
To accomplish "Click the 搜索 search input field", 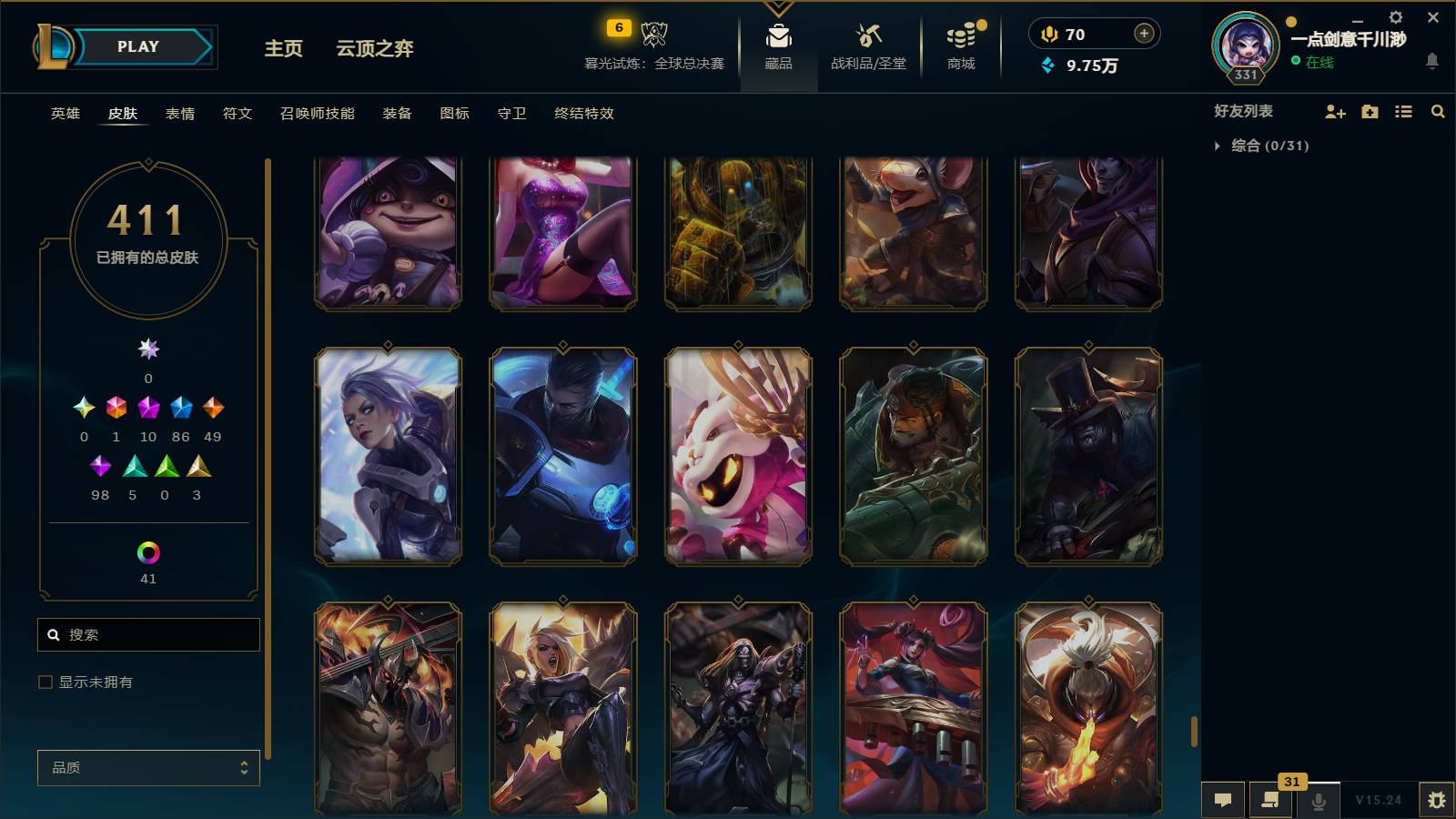I will pos(148,634).
